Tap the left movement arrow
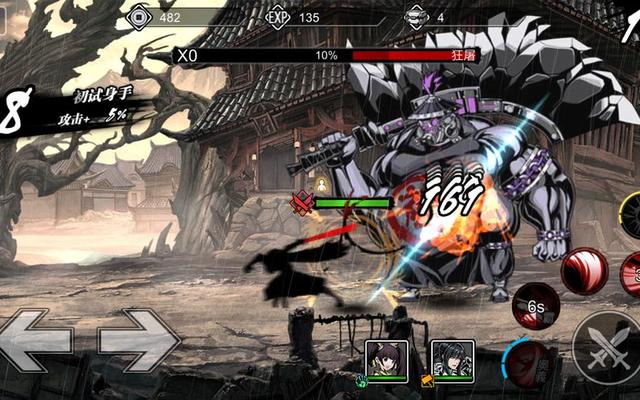The width and height of the screenshot is (640, 400). pos(37,340)
